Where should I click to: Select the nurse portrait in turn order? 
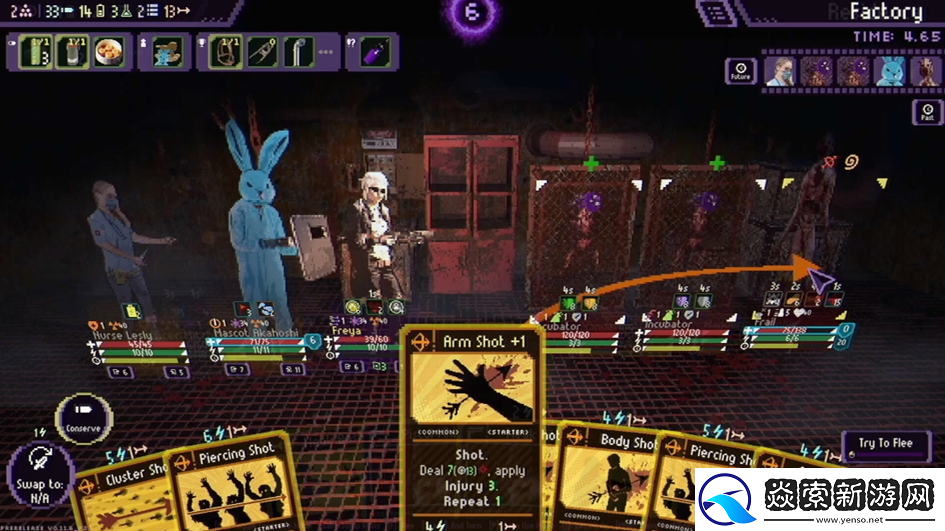(779, 71)
